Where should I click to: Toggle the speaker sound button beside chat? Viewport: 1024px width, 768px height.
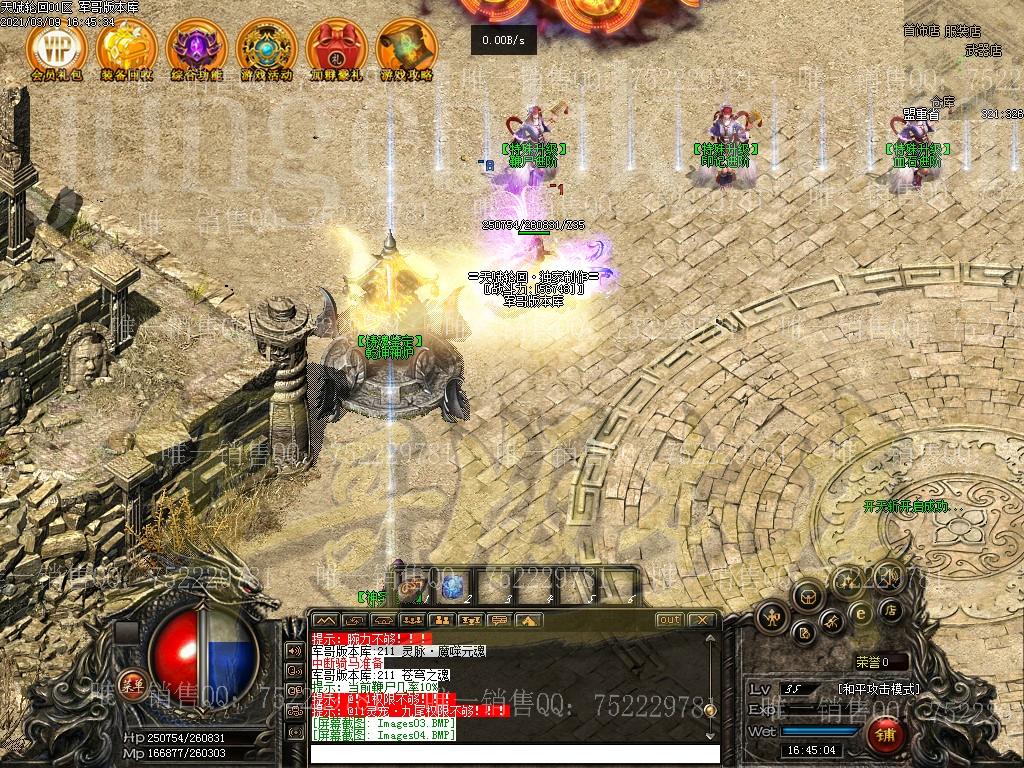(x=294, y=649)
